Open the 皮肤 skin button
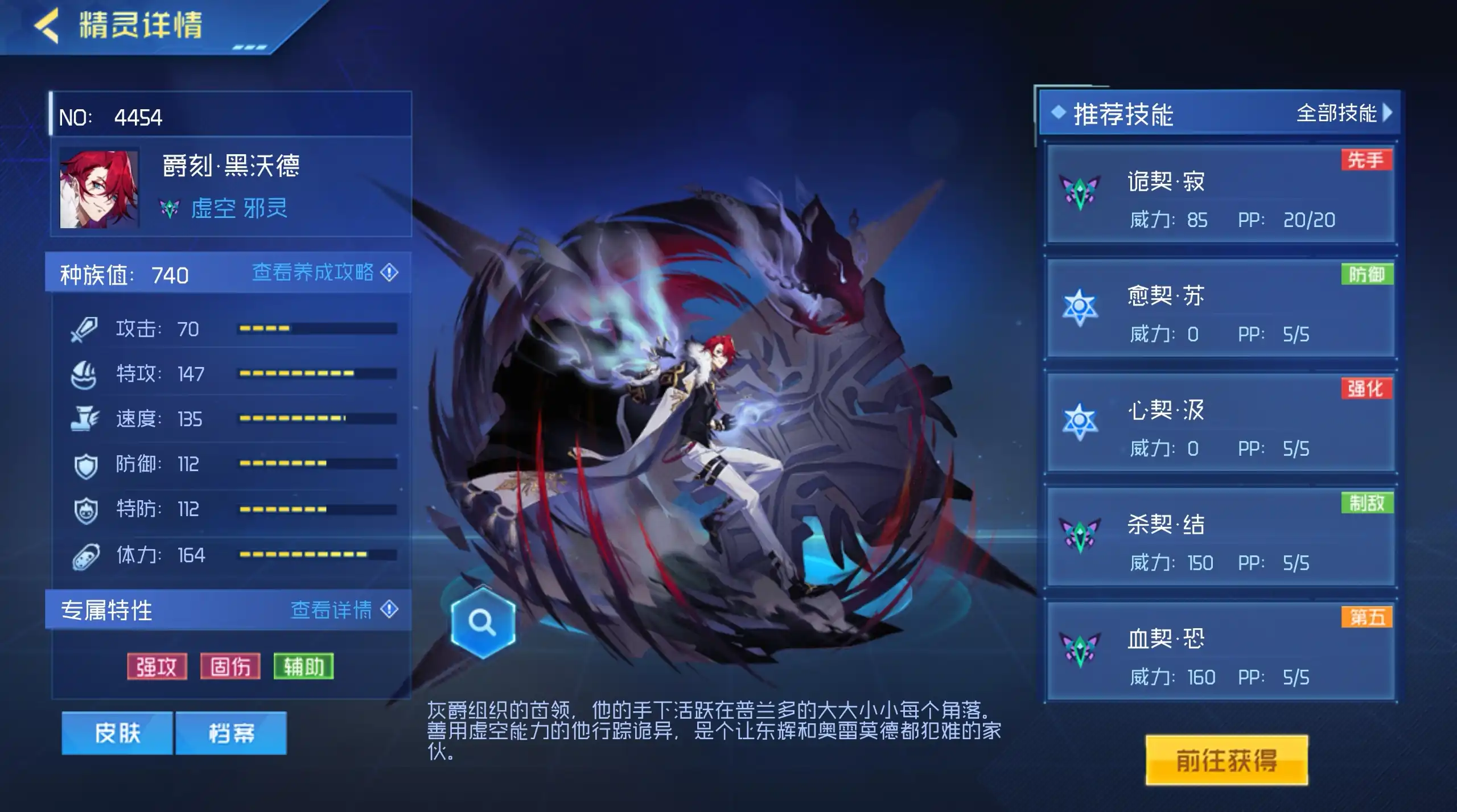The height and width of the screenshot is (812, 1457). click(117, 733)
